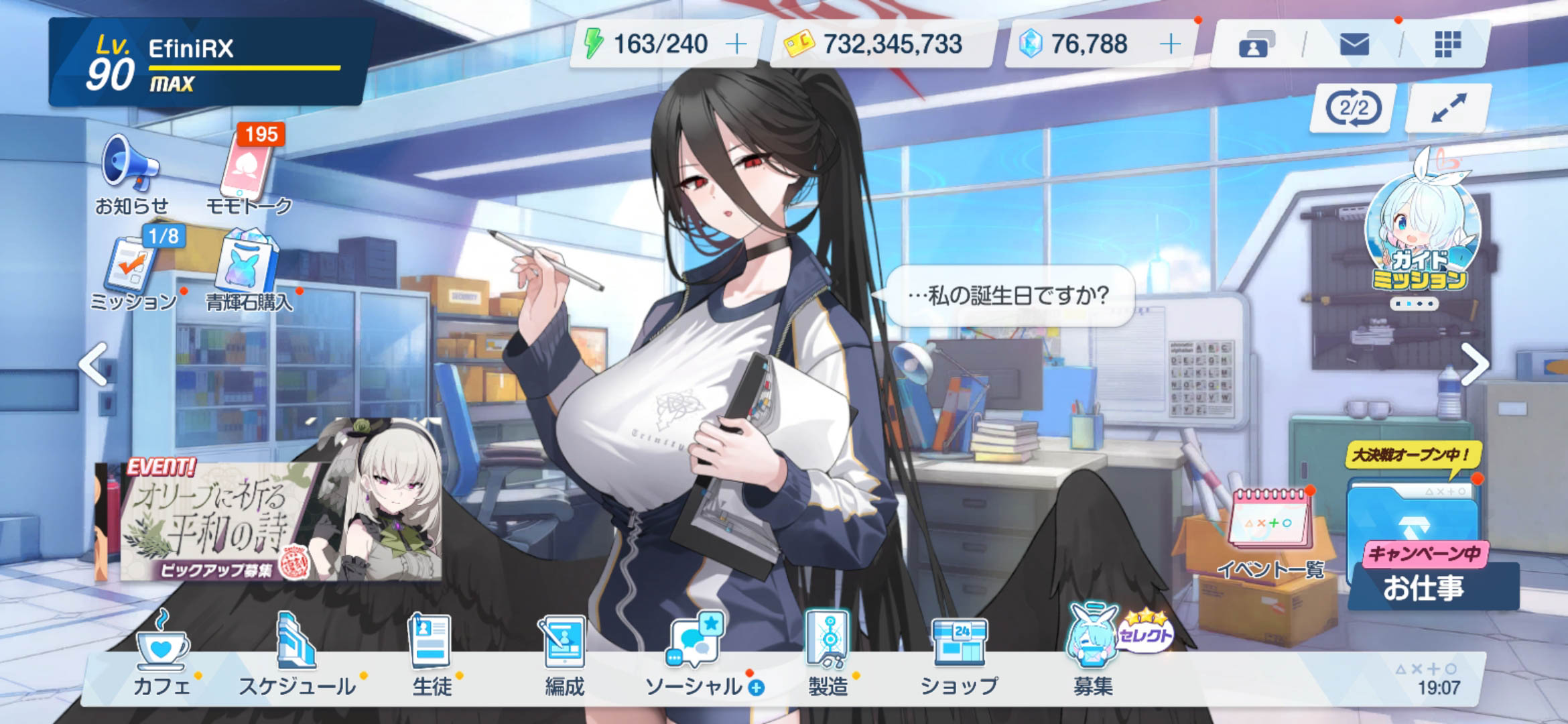1568x724 pixels.
Task: Go to the 生徒 students screen
Action: coord(431,654)
